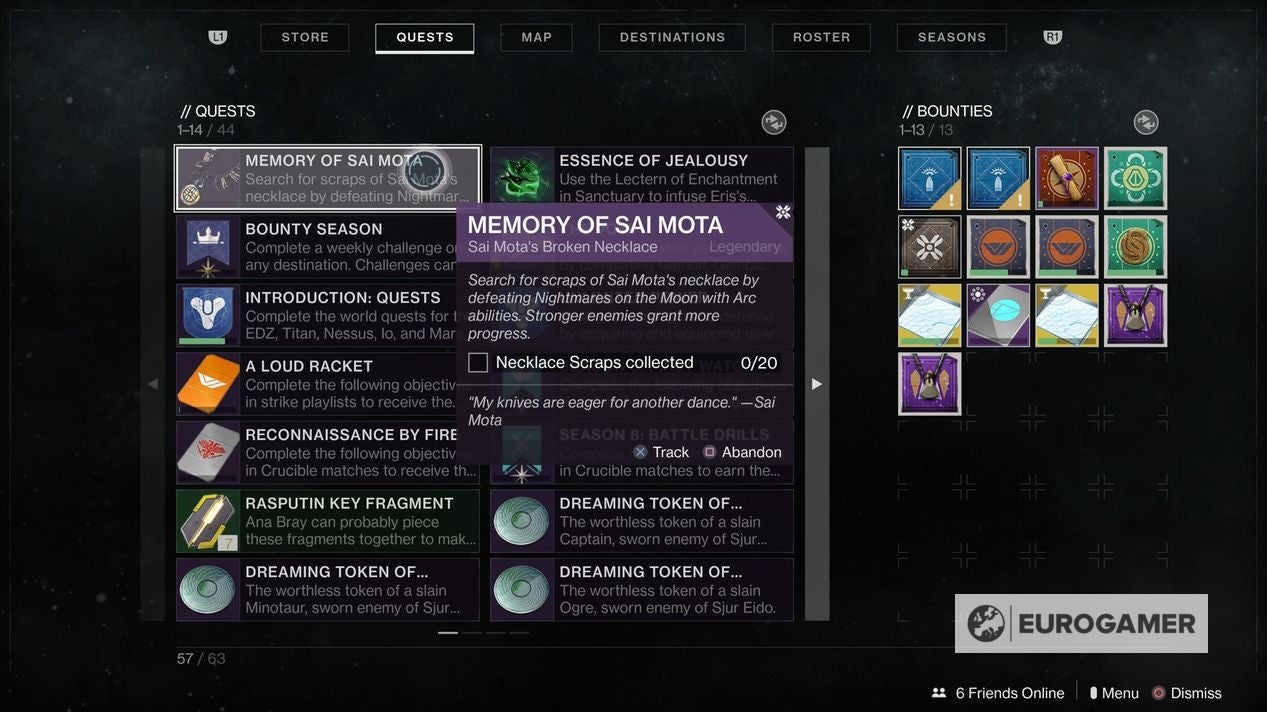Image resolution: width=1267 pixels, height=712 pixels.
Task: Open the Introduction: Quests entry
Action: [328, 316]
